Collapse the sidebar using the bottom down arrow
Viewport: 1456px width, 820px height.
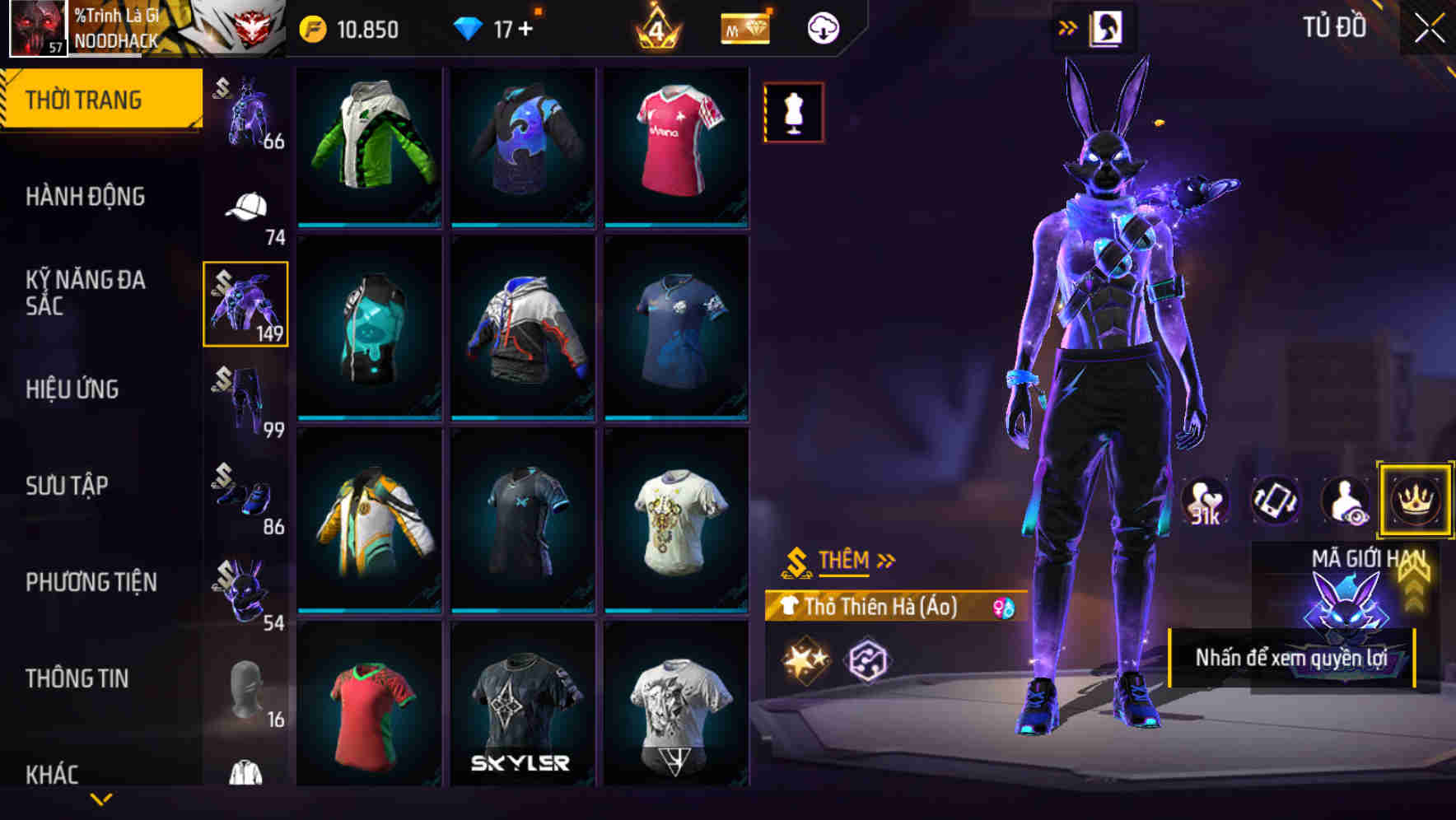point(101,799)
